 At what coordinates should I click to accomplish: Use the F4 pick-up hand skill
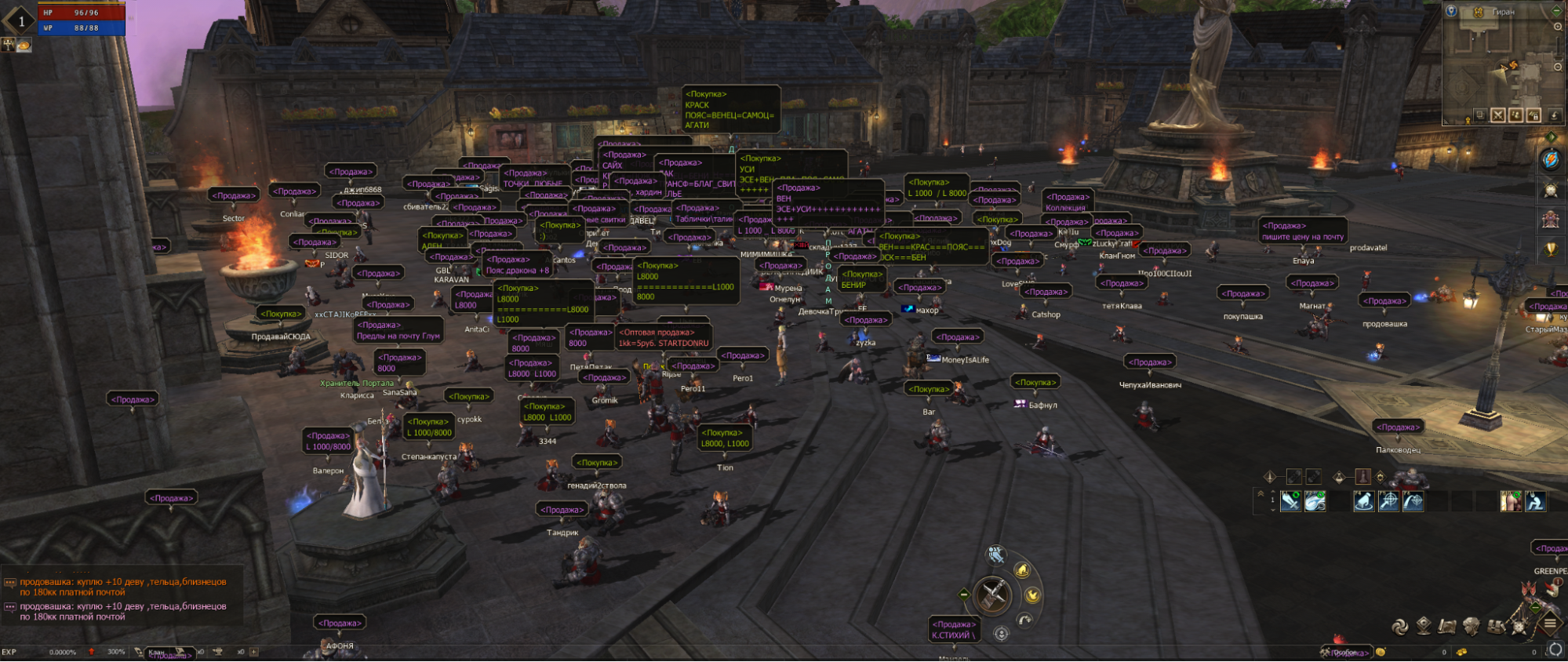click(x=1364, y=500)
